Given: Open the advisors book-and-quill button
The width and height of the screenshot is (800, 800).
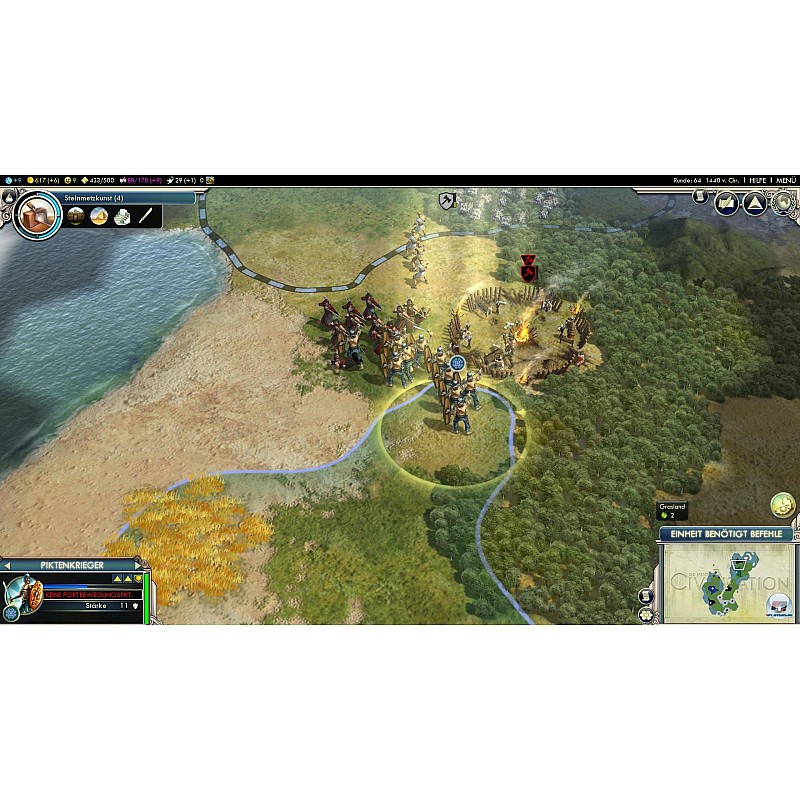Looking at the screenshot, I should pyautogui.click(x=726, y=203).
